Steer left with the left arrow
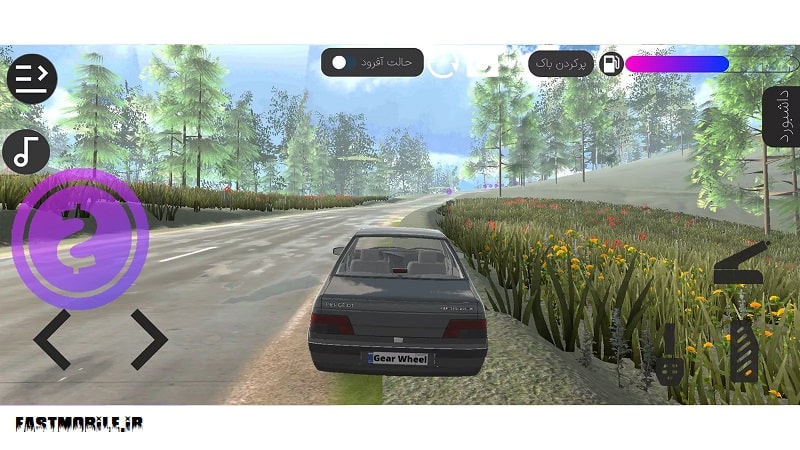The image size is (800, 450). [x=53, y=340]
